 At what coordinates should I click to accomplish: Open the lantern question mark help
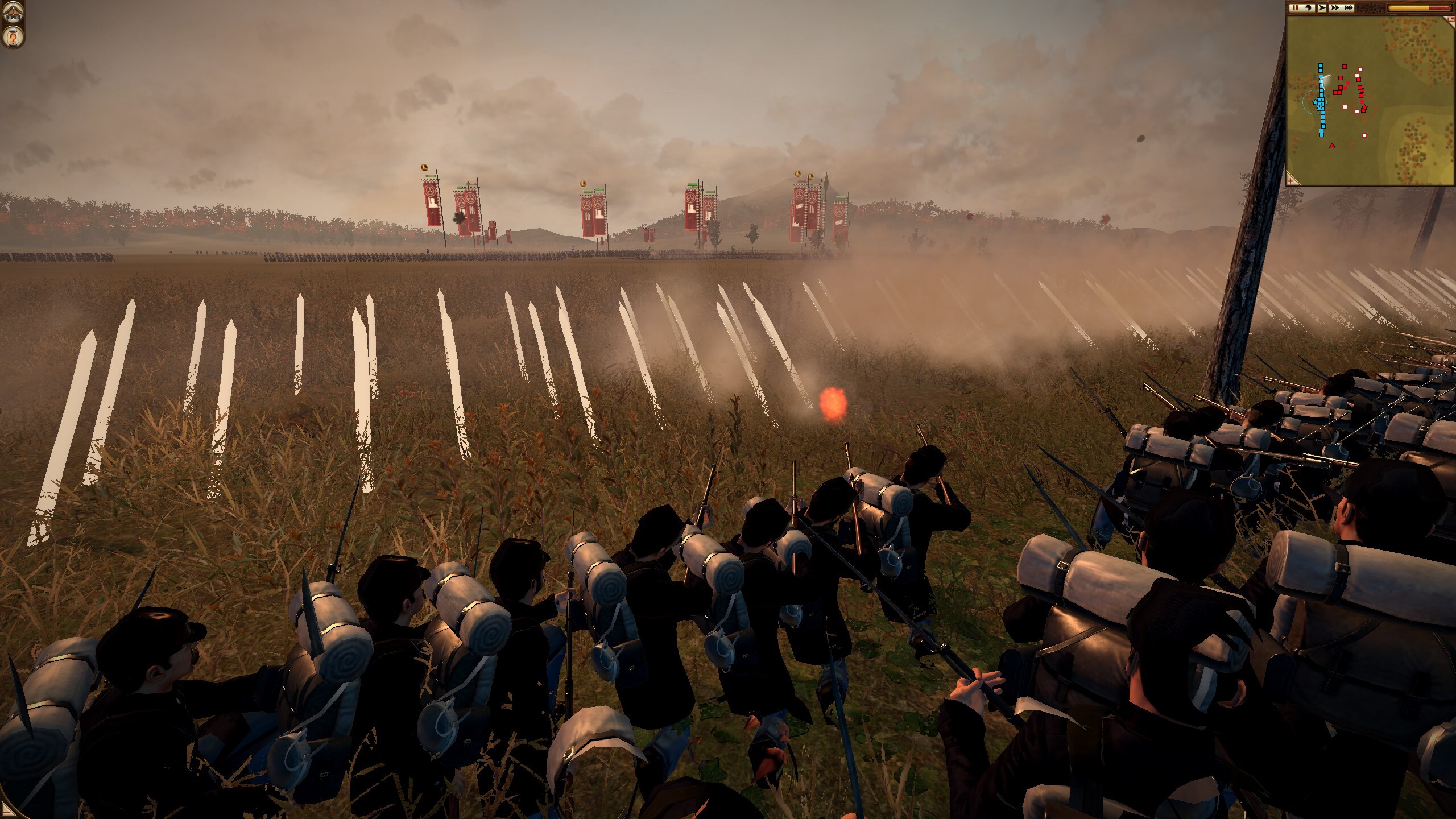(11, 38)
